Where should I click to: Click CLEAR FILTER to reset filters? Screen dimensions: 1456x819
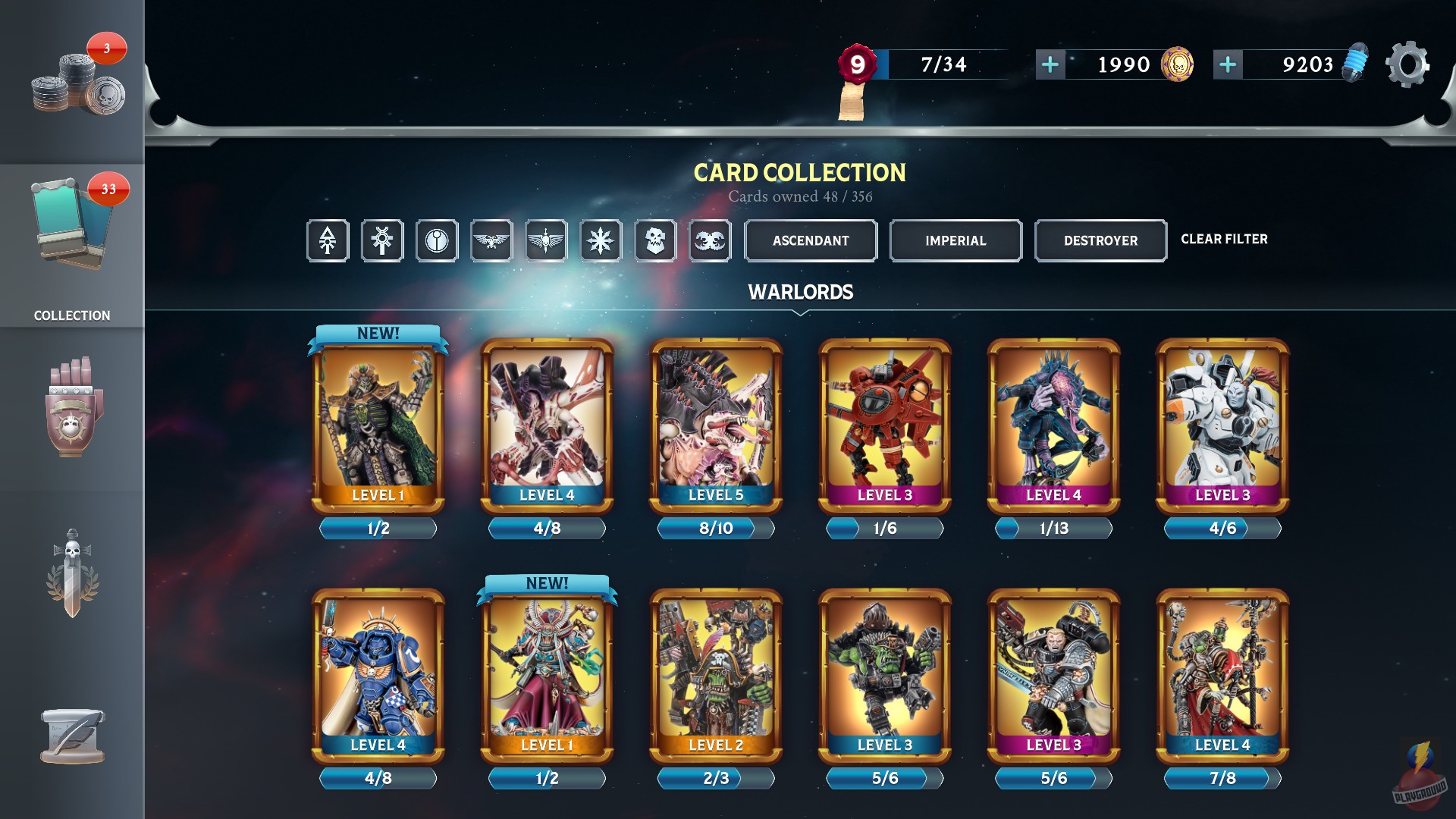pyautogui.click(x=1225, y=239)
